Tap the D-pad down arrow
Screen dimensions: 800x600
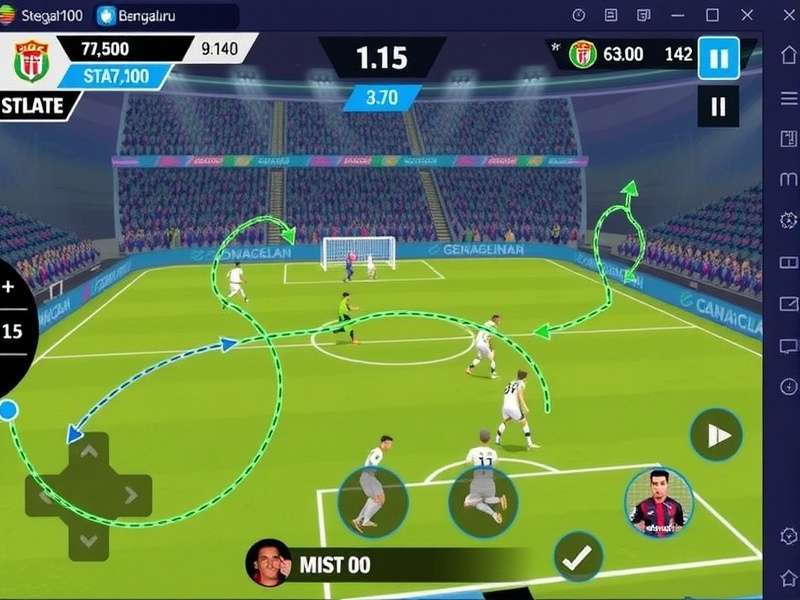click(88, 540)
